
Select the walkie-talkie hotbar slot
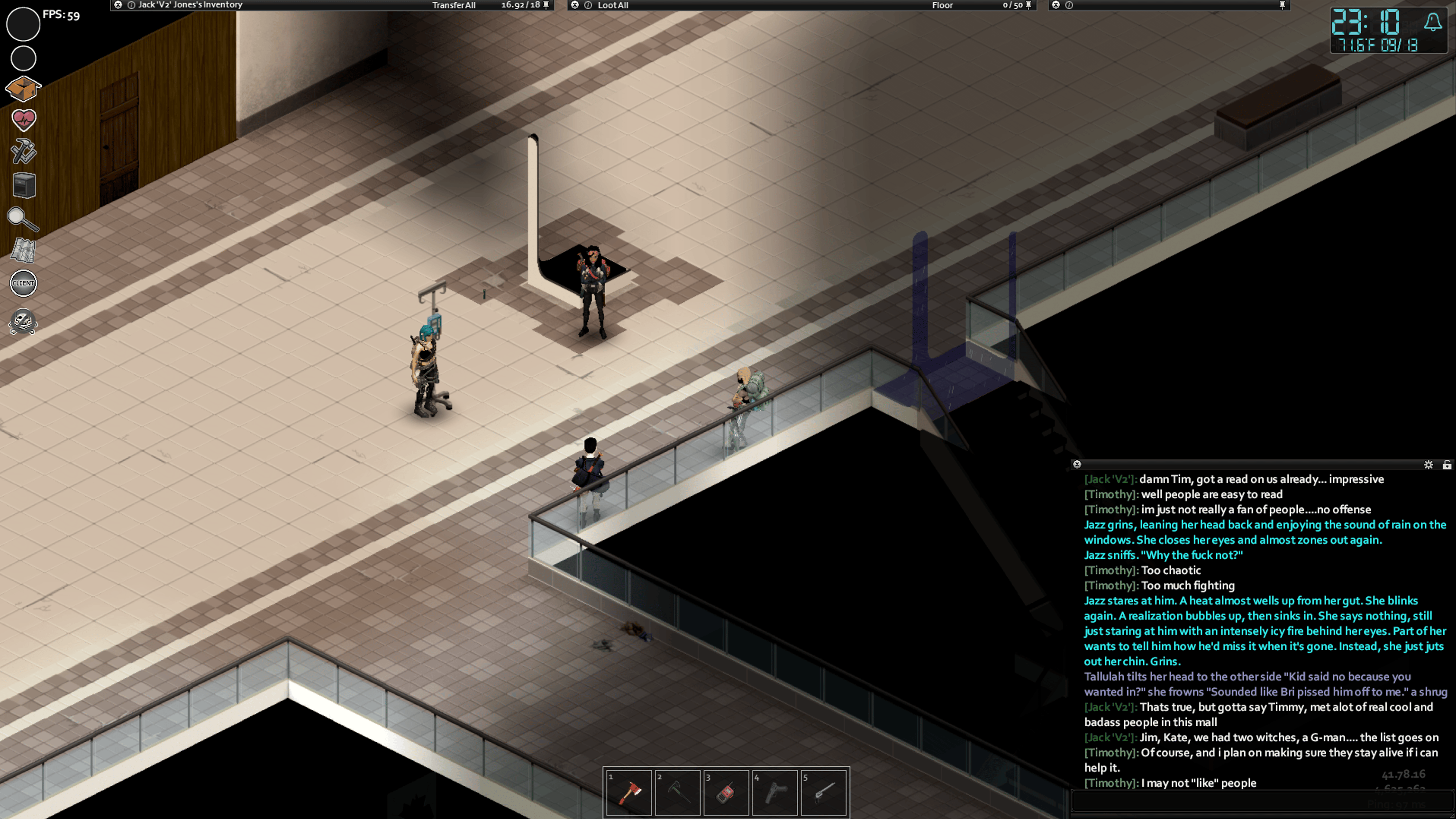coord(726,792)
